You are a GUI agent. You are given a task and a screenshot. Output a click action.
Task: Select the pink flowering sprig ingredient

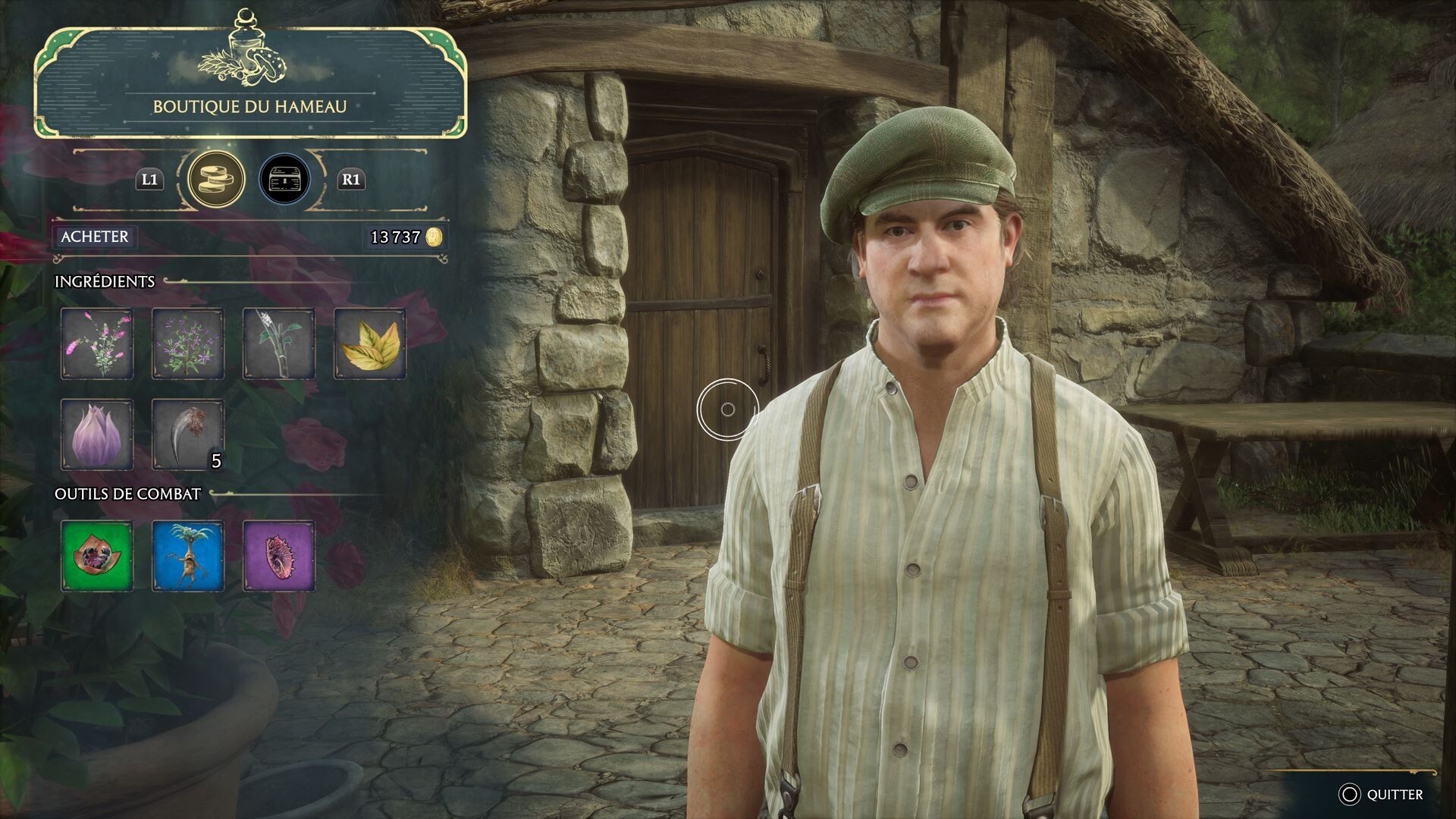coord(97,344)
